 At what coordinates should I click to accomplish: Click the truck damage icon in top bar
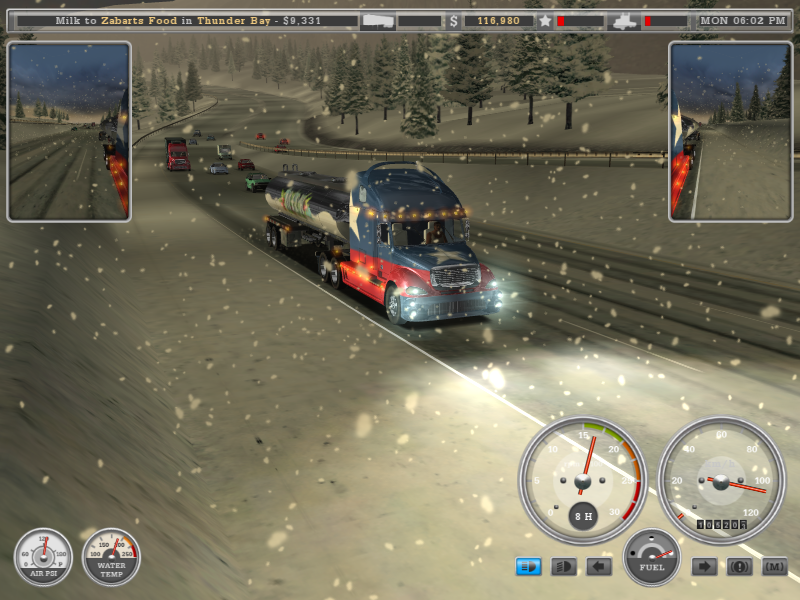(624, 20)
